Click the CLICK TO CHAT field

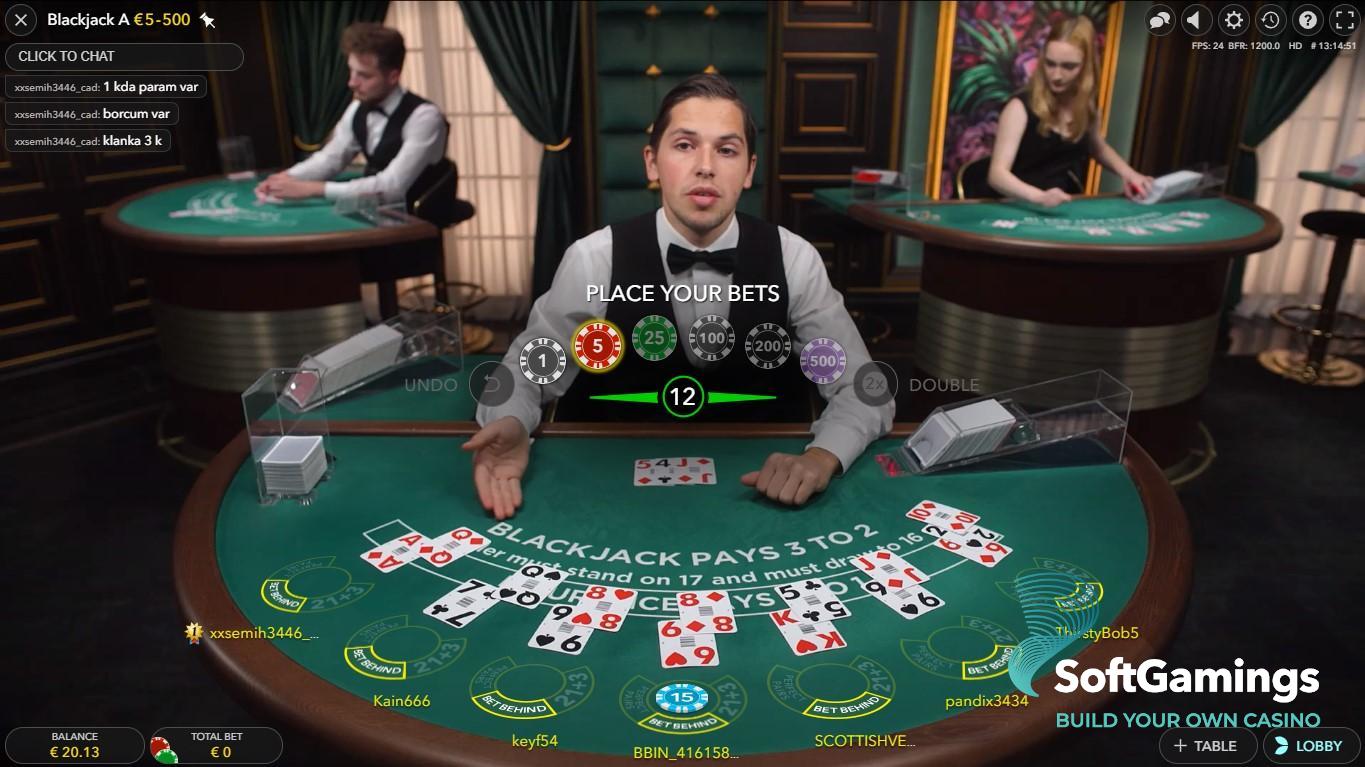pos(124,57)
